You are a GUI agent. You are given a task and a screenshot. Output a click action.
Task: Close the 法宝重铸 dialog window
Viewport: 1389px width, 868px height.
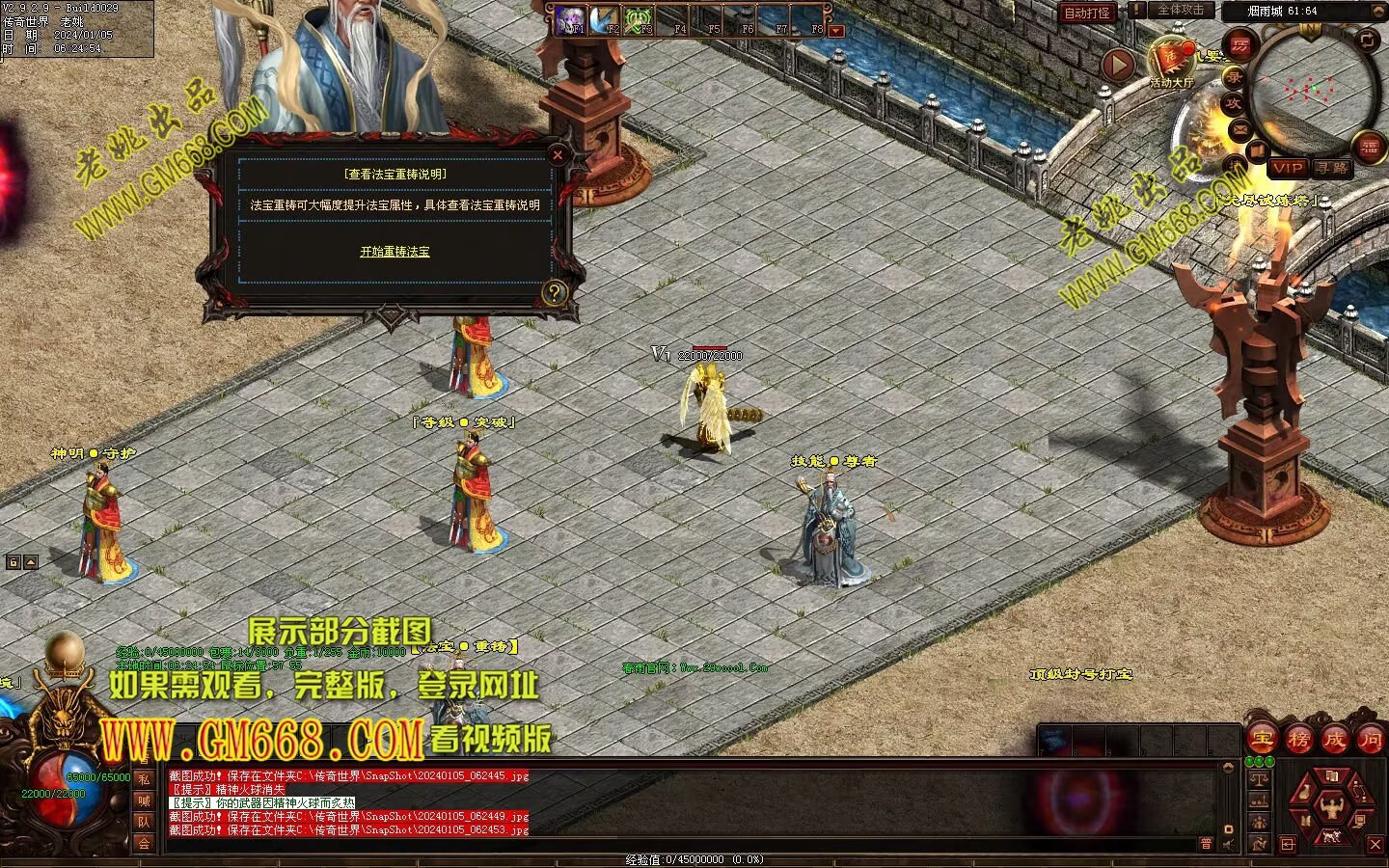558,154
